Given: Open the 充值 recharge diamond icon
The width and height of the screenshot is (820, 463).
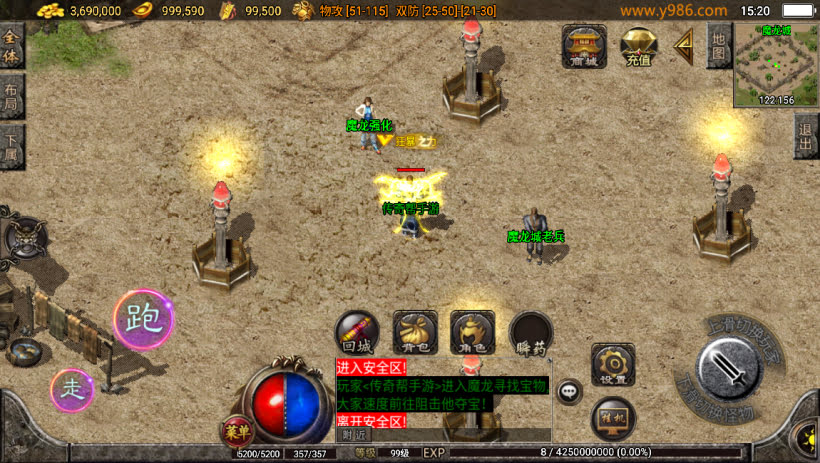Looking at the screenshot, I should click(638, 45).
